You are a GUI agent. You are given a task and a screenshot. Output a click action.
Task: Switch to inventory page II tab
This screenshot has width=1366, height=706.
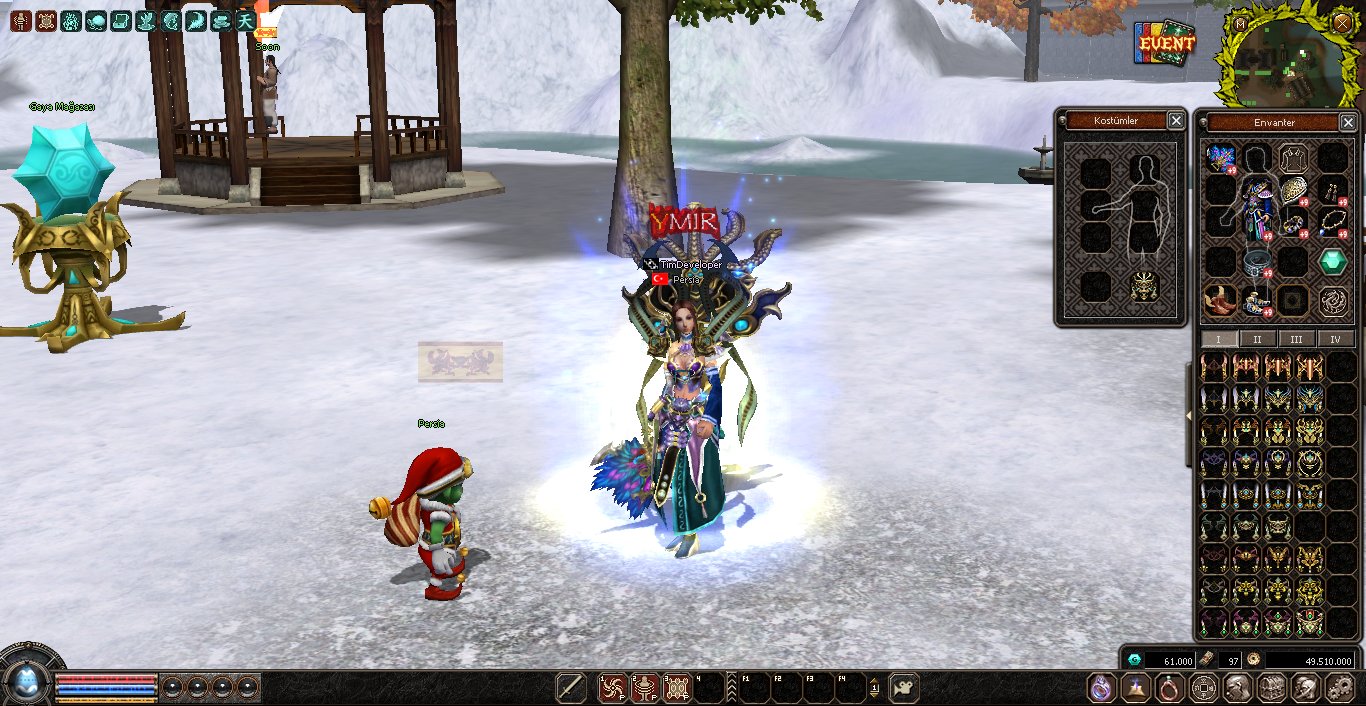click(x=1257, y=339)
